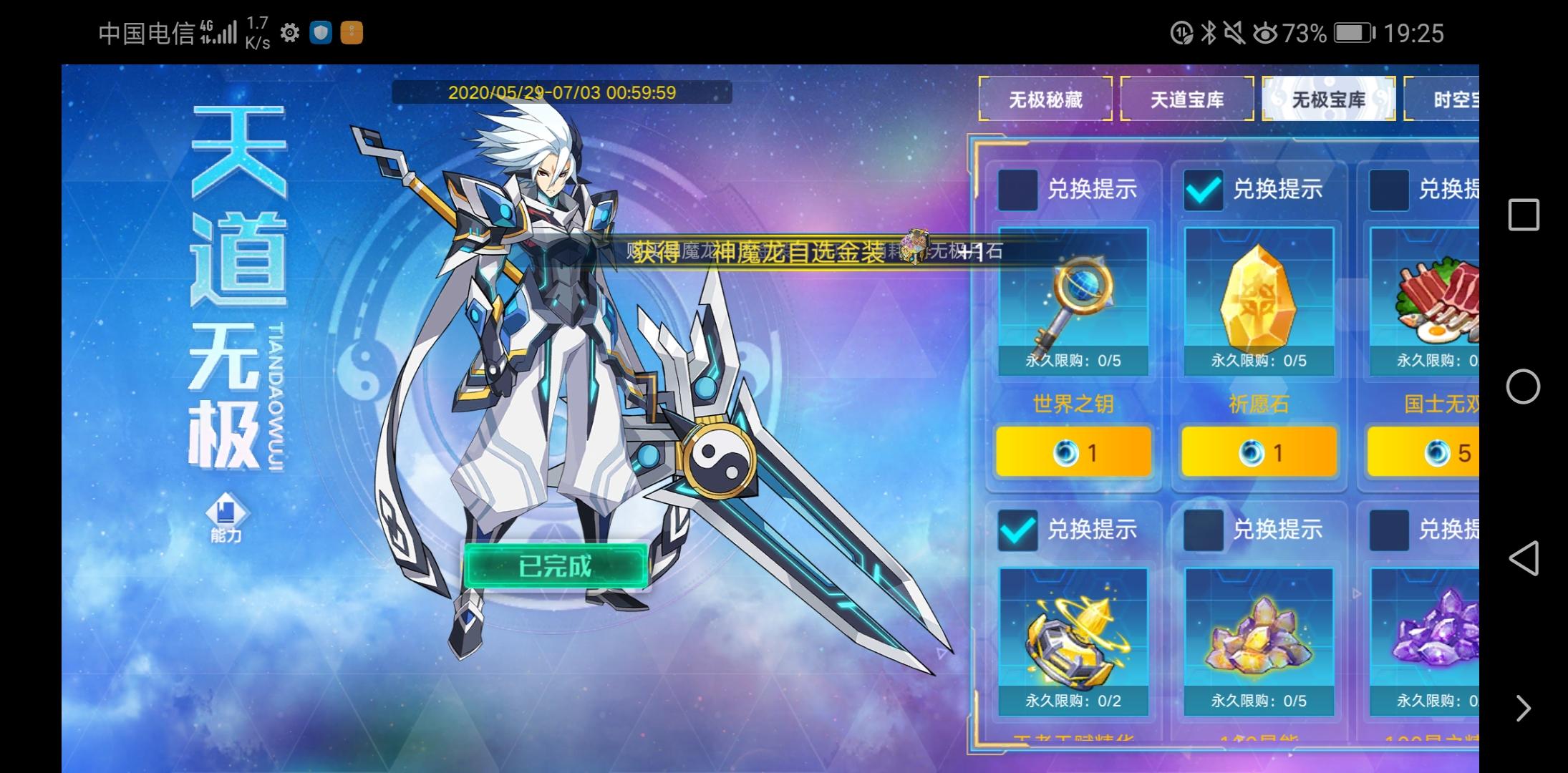
Task: Open the settings gear in the status bar
Action: [x=289, y=31]
